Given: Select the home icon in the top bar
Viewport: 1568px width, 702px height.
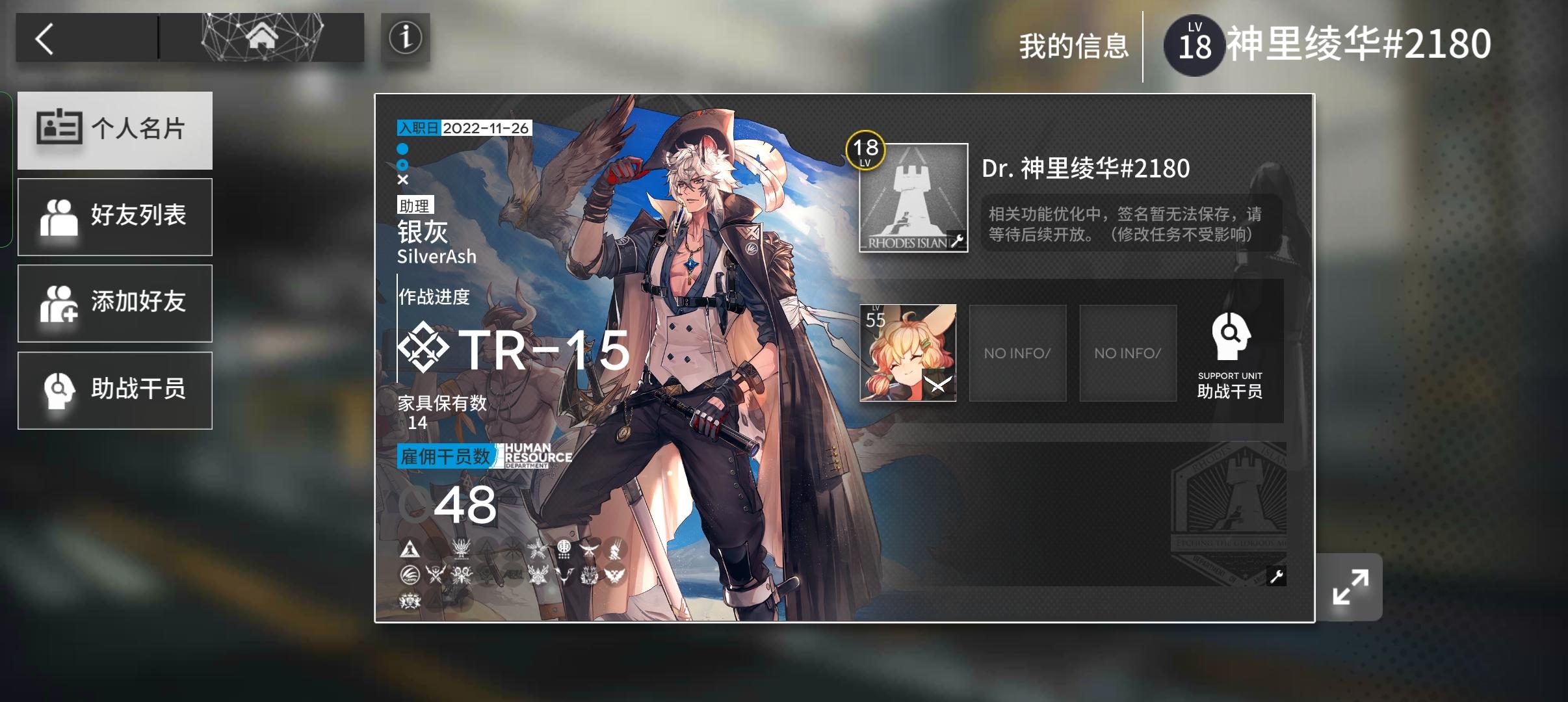Looking at the screenshot, I should [262, 37].
